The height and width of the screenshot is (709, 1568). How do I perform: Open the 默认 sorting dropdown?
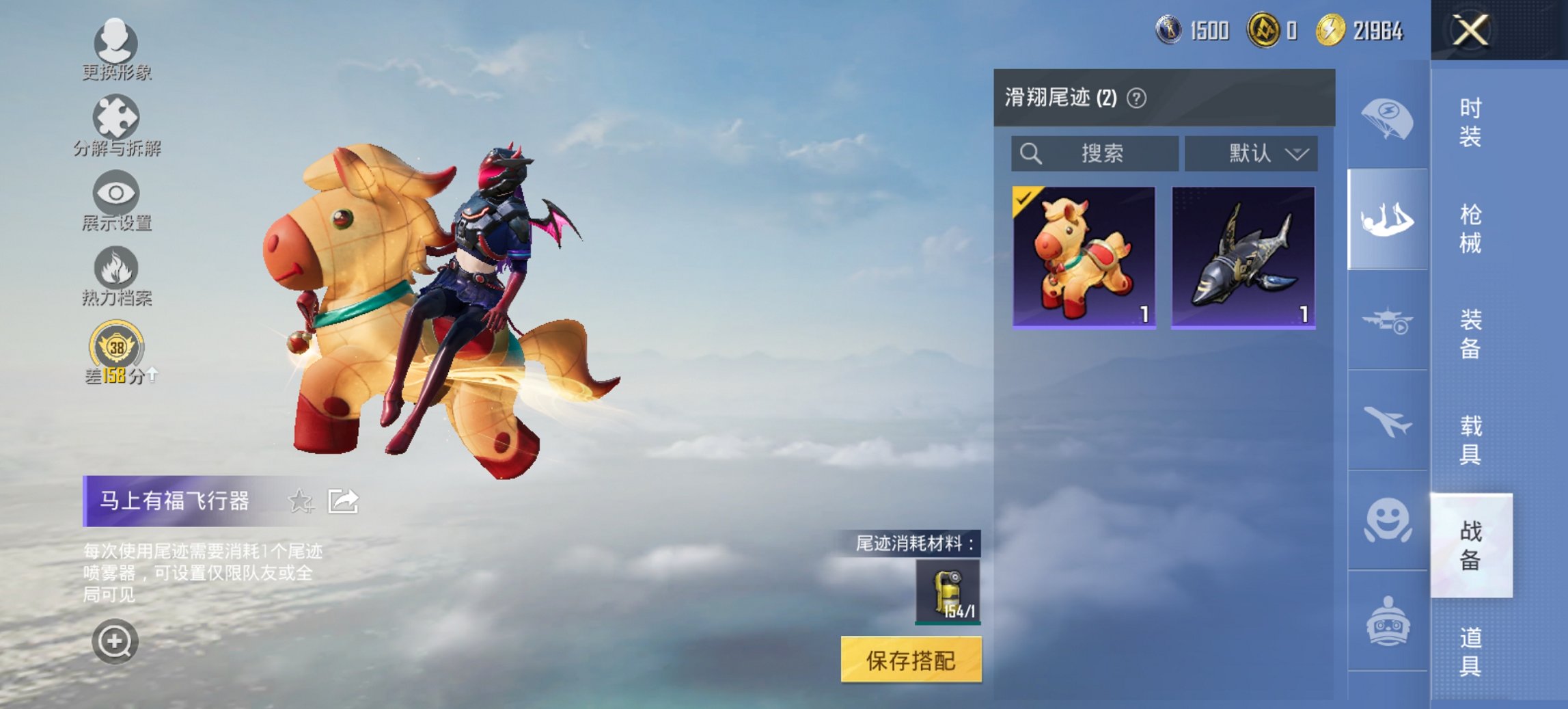tap(1250, 153)
